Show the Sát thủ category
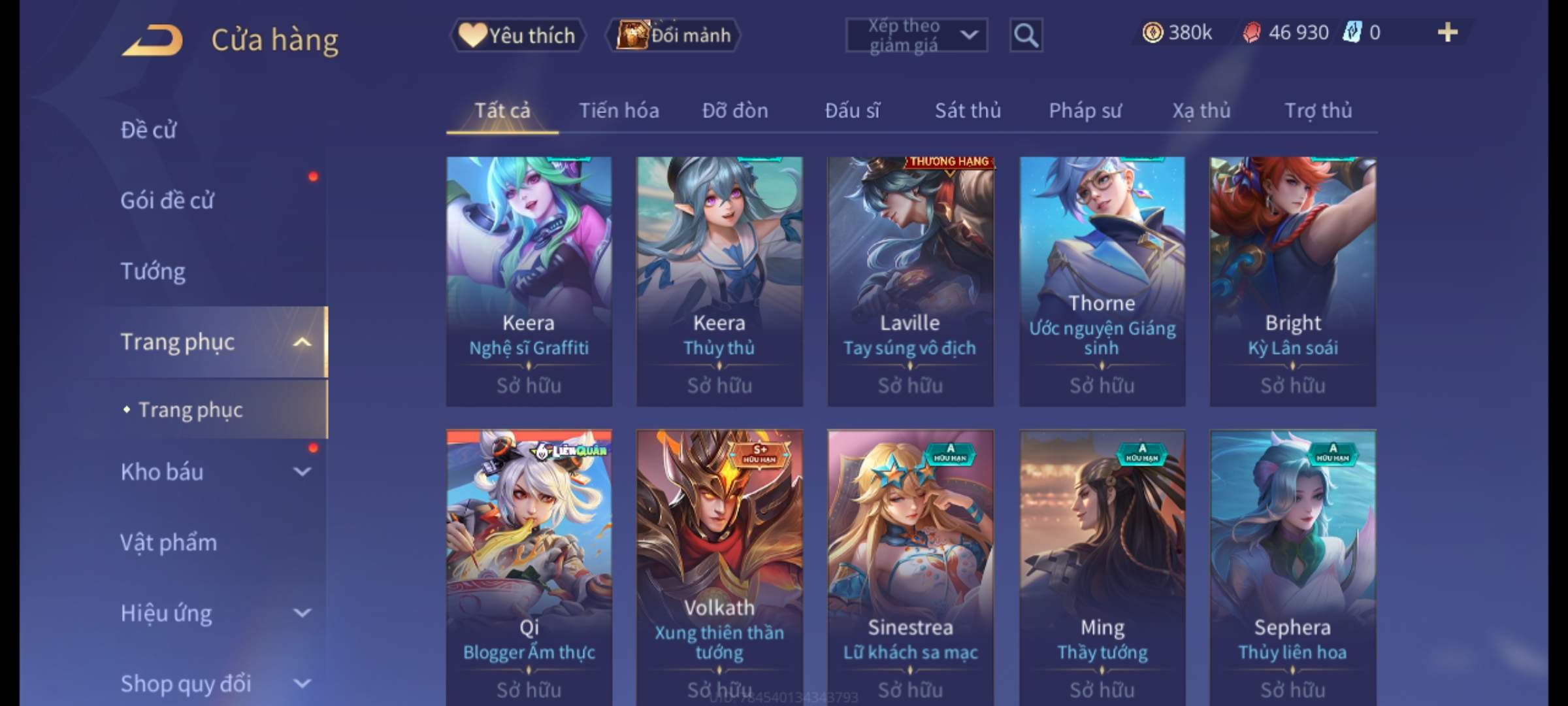The height and width of the screenshot is (706, 1568). [968, 110]
